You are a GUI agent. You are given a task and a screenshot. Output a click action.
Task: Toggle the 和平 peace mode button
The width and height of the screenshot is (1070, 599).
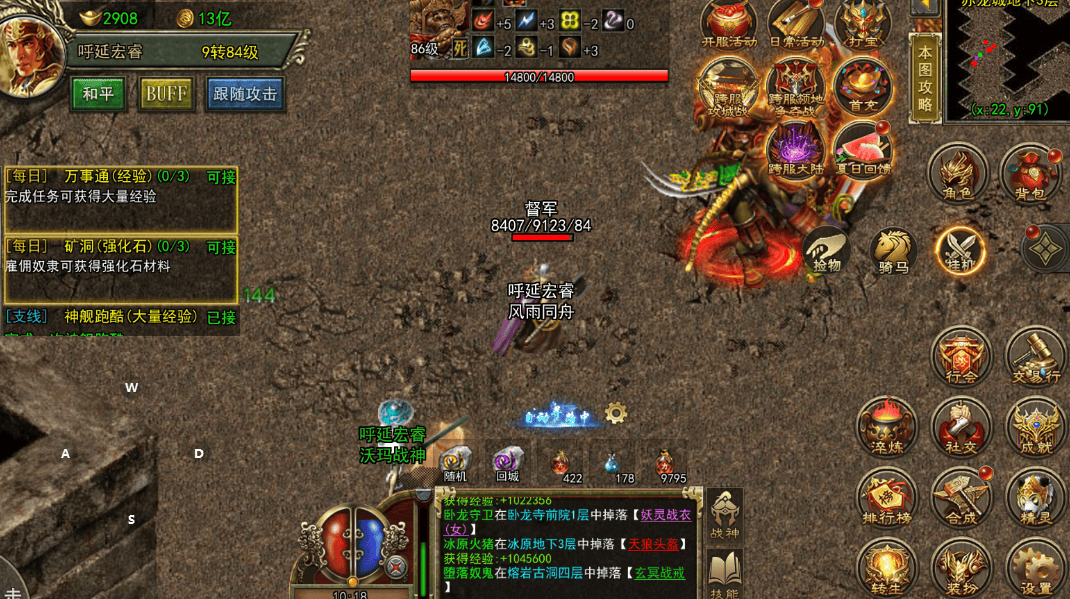tap(98, 94)
